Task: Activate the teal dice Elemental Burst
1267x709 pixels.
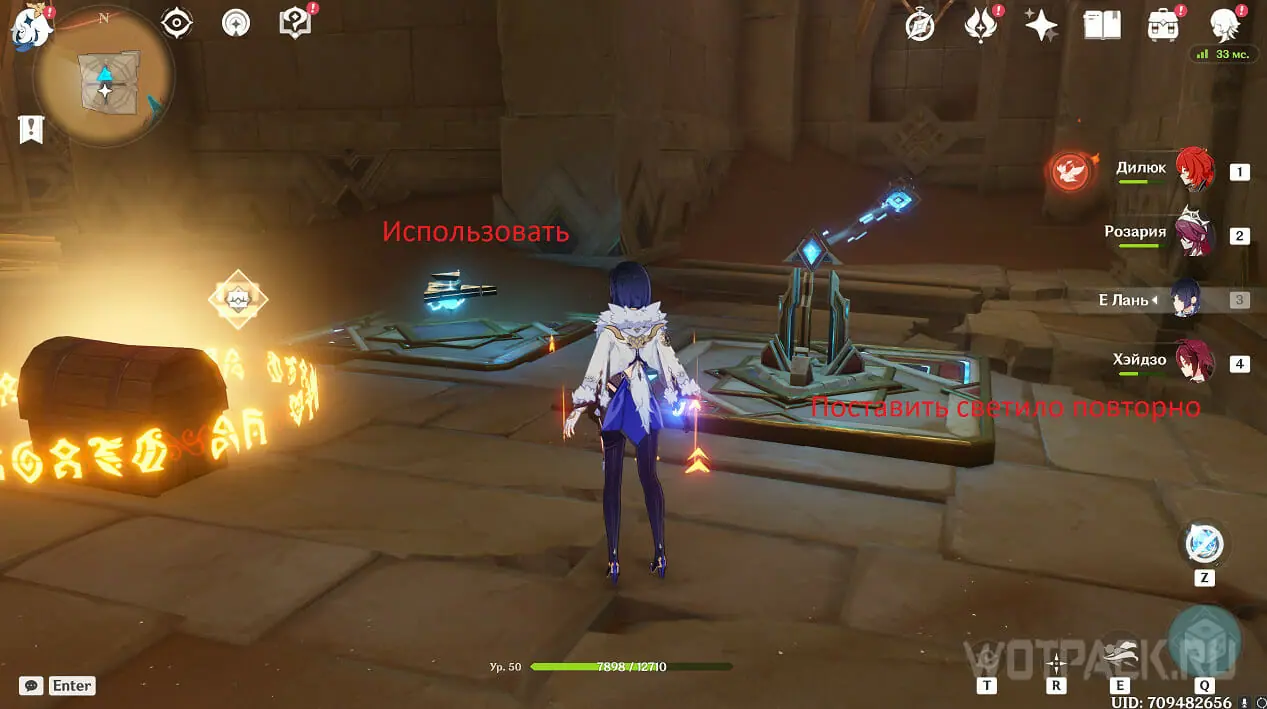Action: click(1204, 637)
